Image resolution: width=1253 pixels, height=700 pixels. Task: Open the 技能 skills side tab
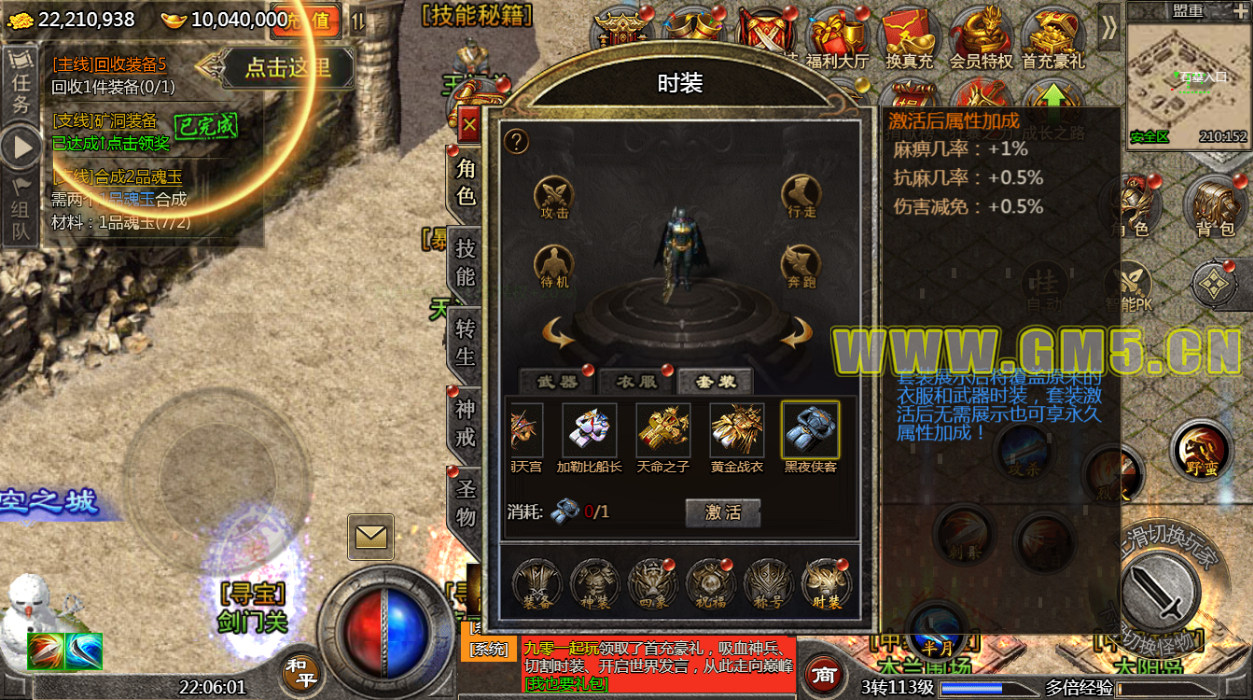465,260
